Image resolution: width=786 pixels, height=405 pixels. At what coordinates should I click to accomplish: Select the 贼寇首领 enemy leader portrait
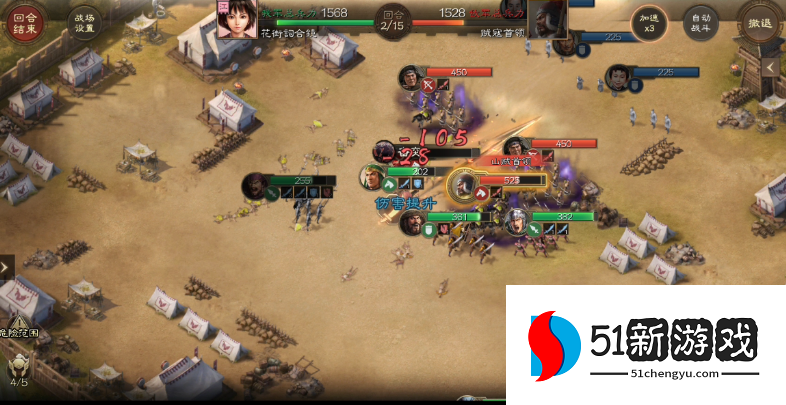pyautogui.click(x=547, y=17)
